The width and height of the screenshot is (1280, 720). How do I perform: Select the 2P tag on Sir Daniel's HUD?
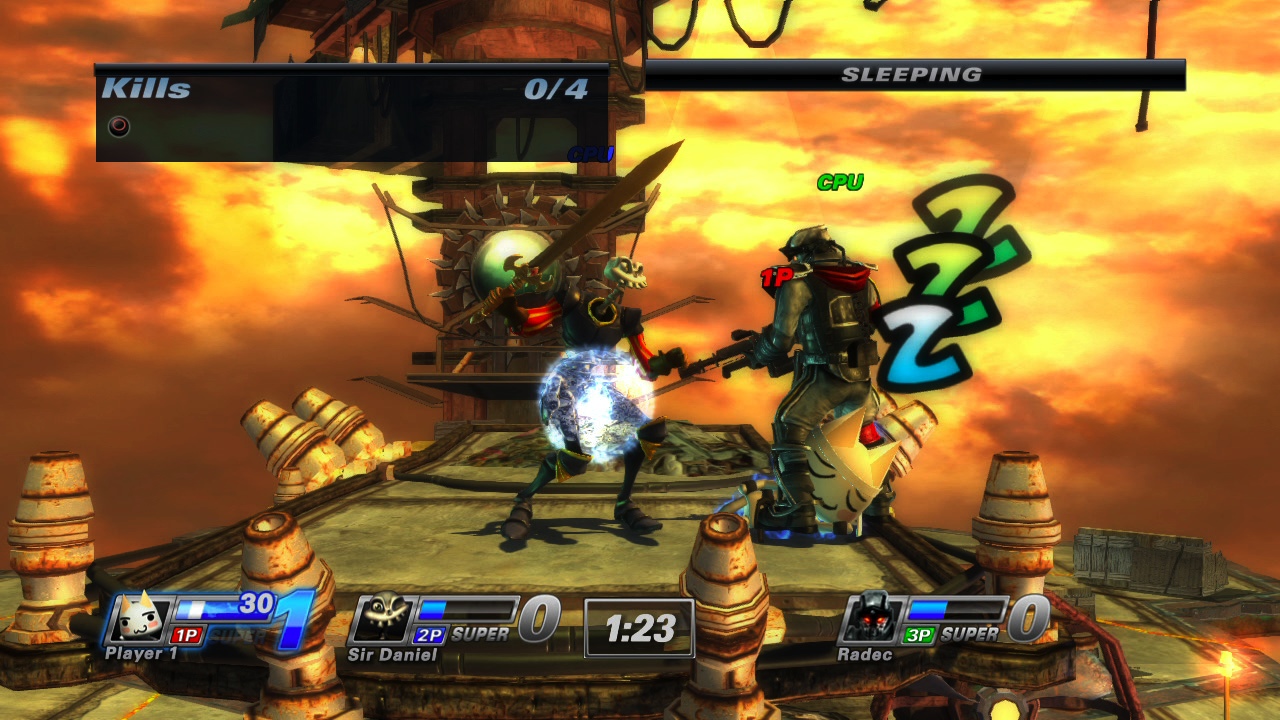[x=426, y=635]
